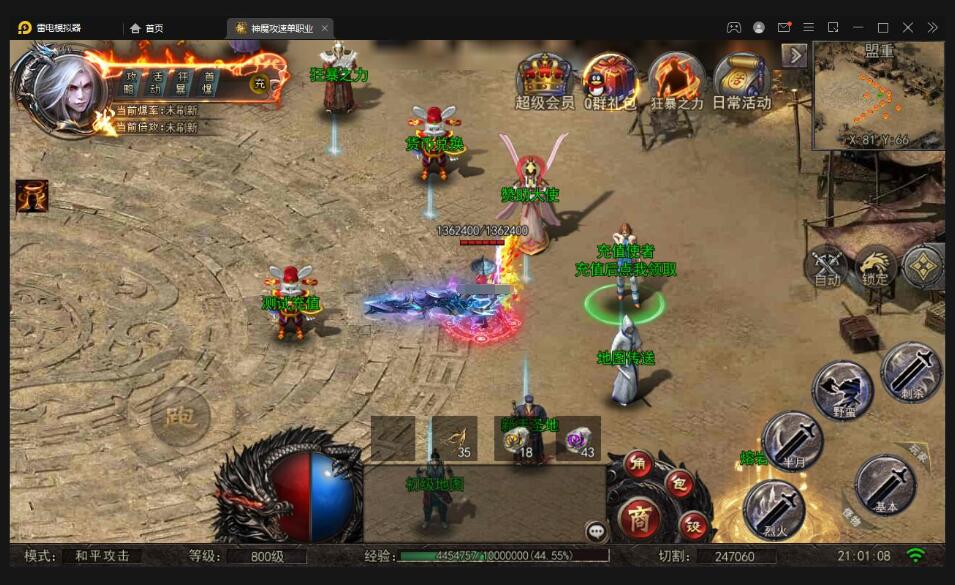This screenshot has width=955, height=585.
Task: Perform the 基本 basic attack
Action: [x=885, y=484]
